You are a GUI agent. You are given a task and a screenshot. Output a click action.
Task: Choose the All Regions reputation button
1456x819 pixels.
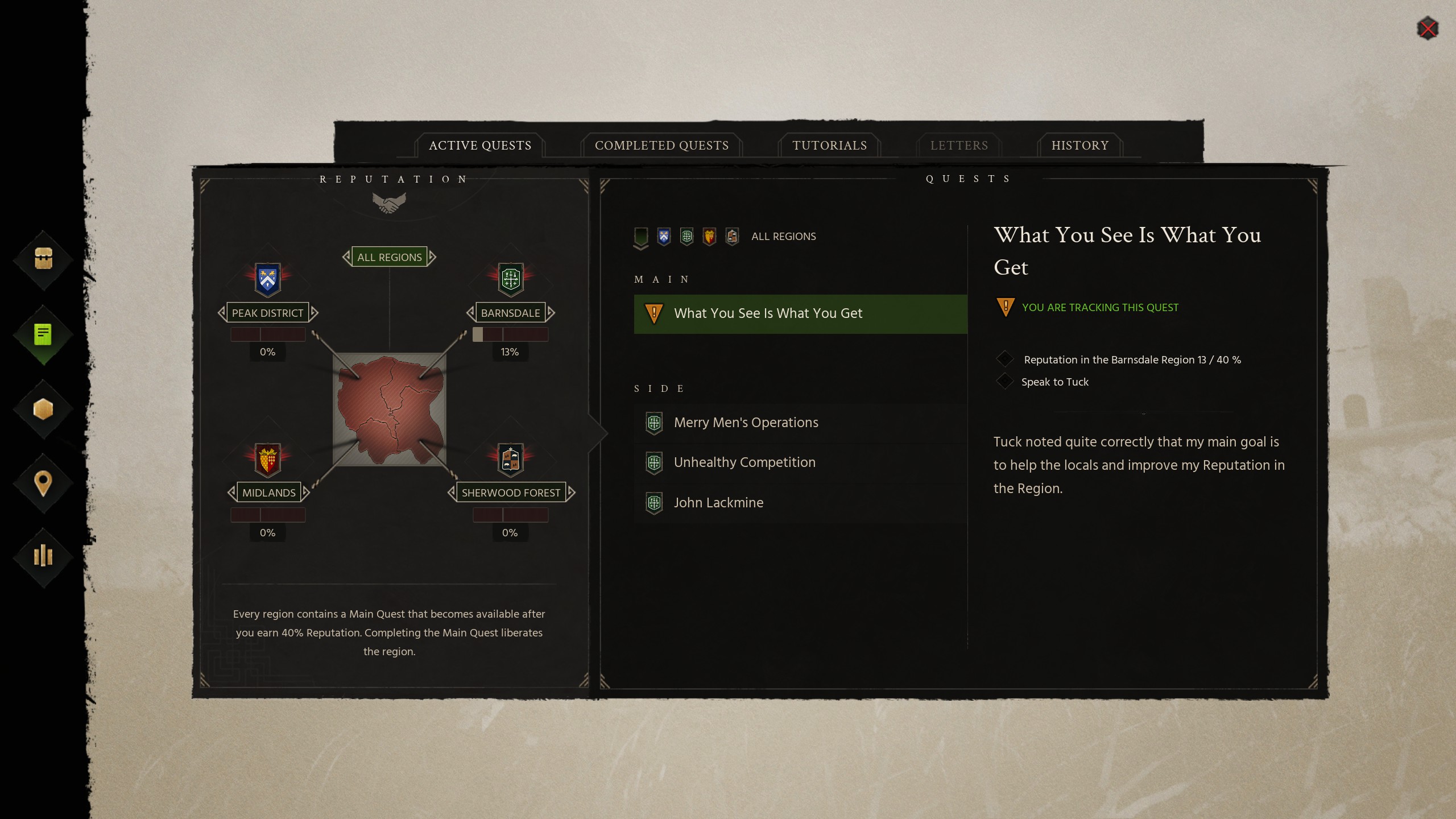pos(389,257)
